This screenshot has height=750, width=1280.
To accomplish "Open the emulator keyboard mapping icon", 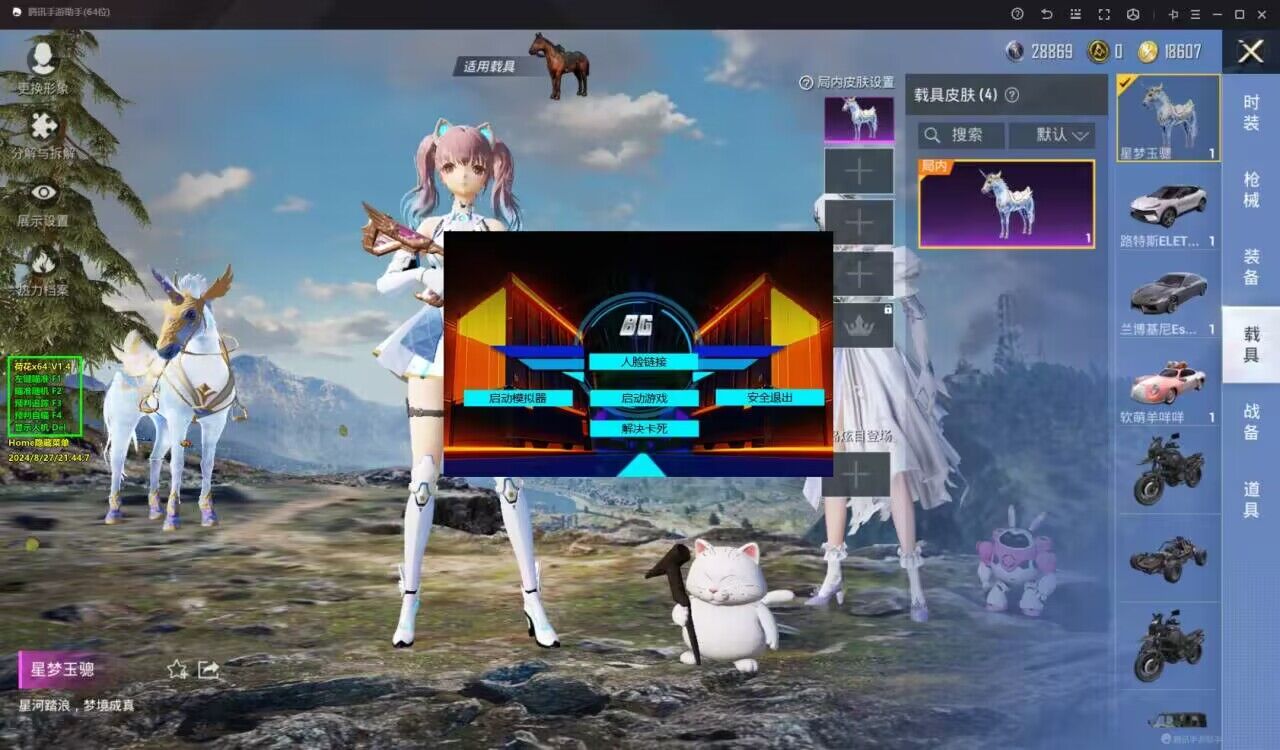I will click(x=1075, y=14).
